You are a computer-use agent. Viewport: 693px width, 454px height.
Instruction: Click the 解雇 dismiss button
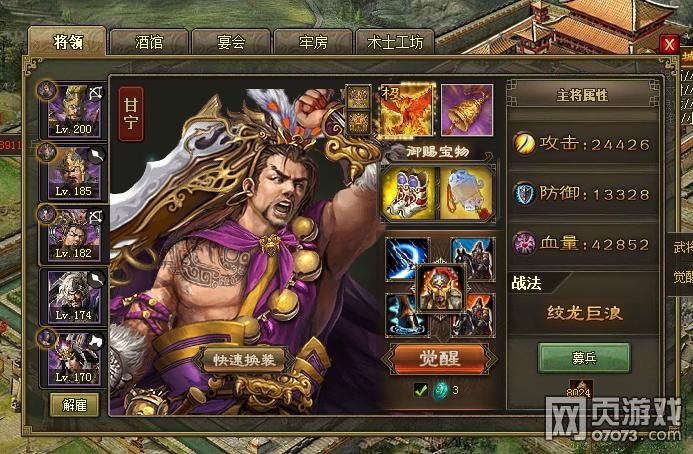coord(75,405)
